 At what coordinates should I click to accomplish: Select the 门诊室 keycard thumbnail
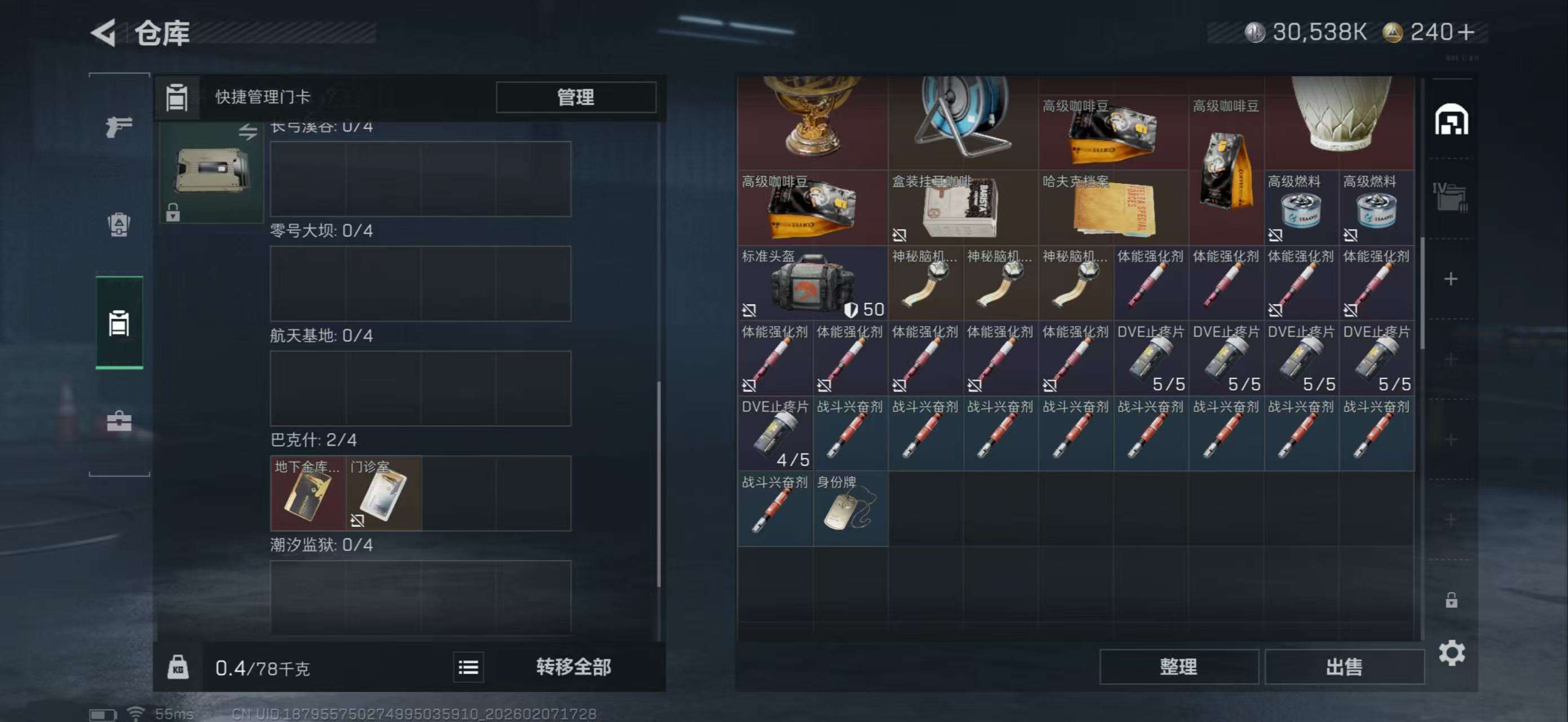coord(383,494)
